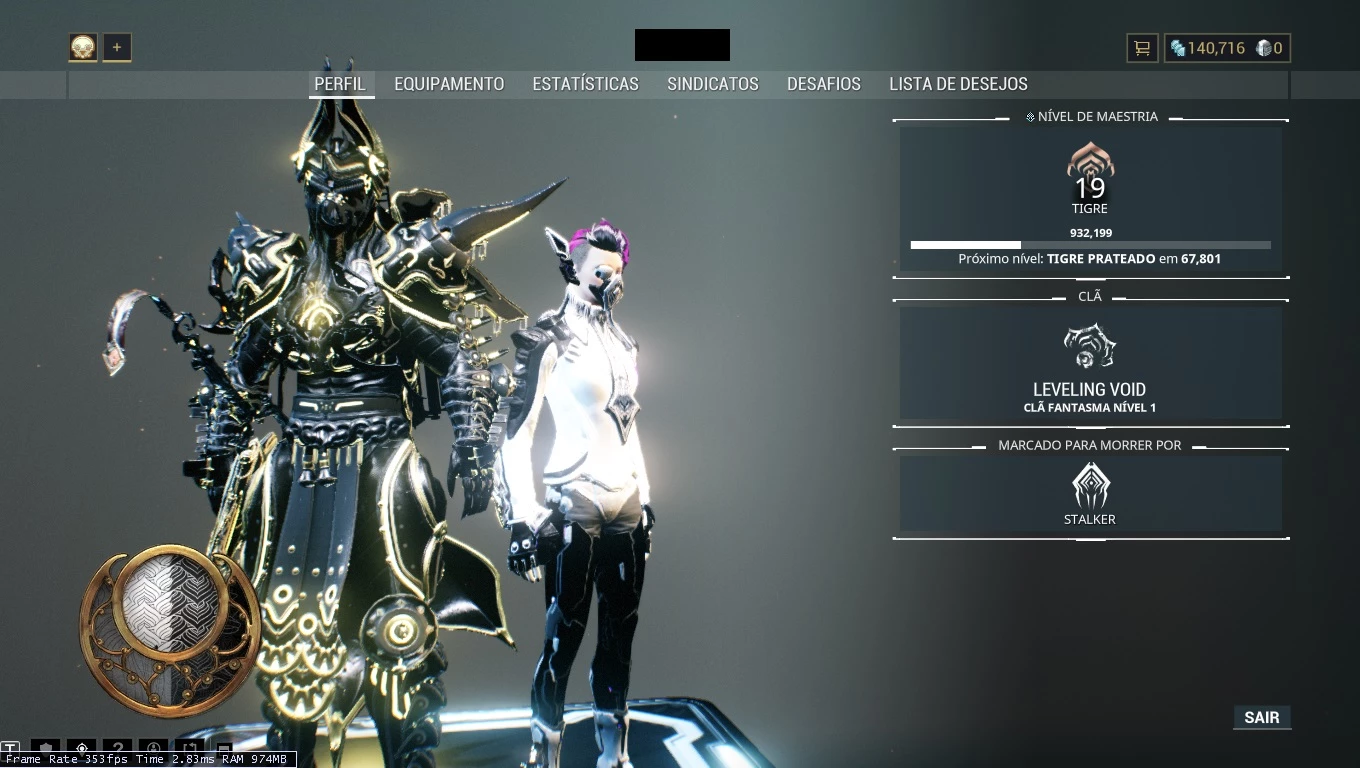Select the Sindicatos tab
1360x768 pixels.
tap(713, 84)
